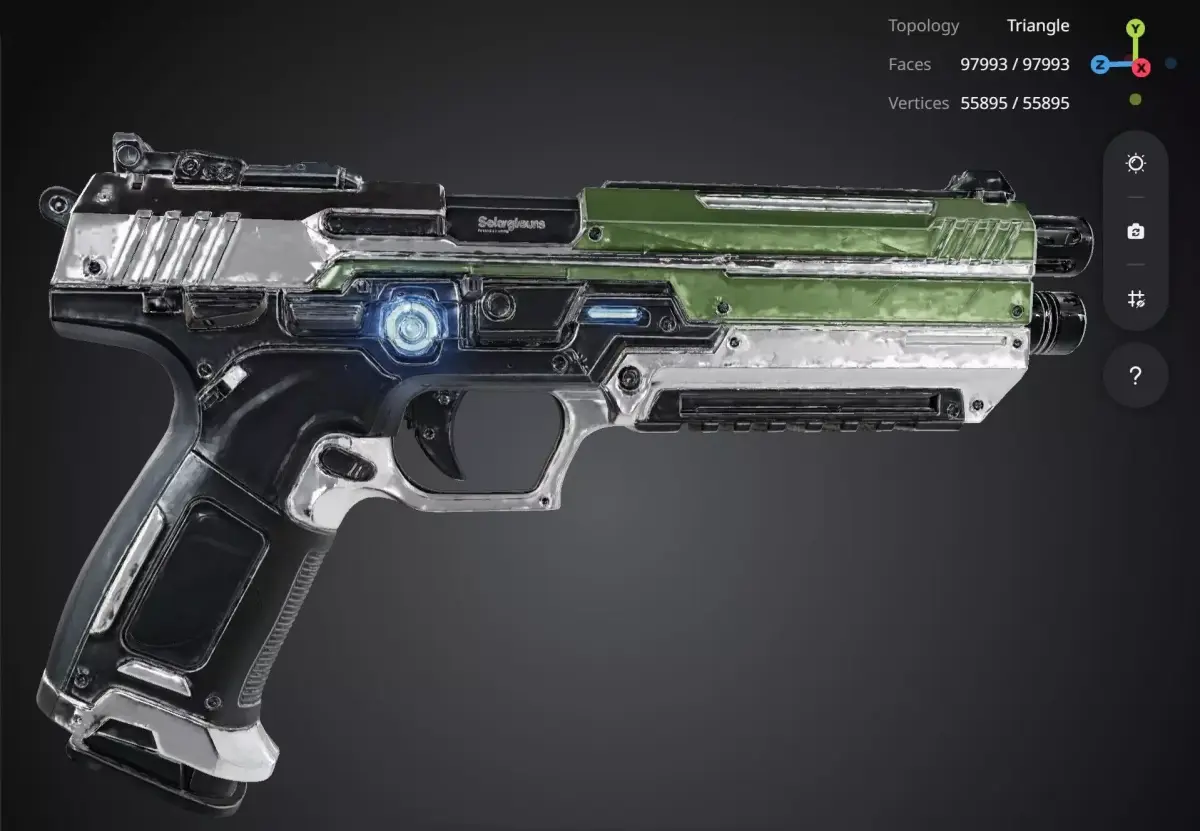Select the dim olive negative-axis dot

1135,99
